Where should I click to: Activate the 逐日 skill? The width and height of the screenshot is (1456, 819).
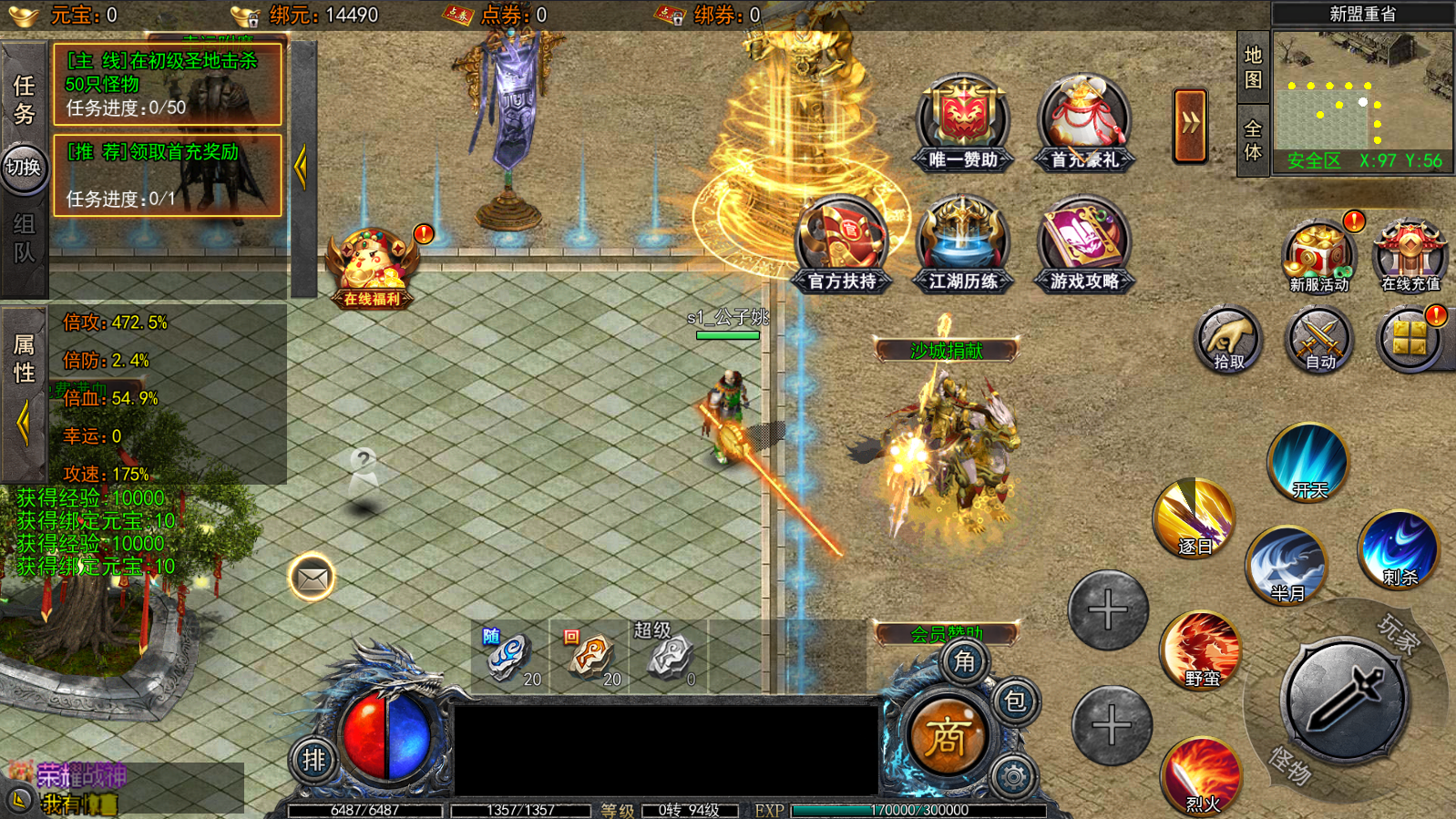[1195, 517]
